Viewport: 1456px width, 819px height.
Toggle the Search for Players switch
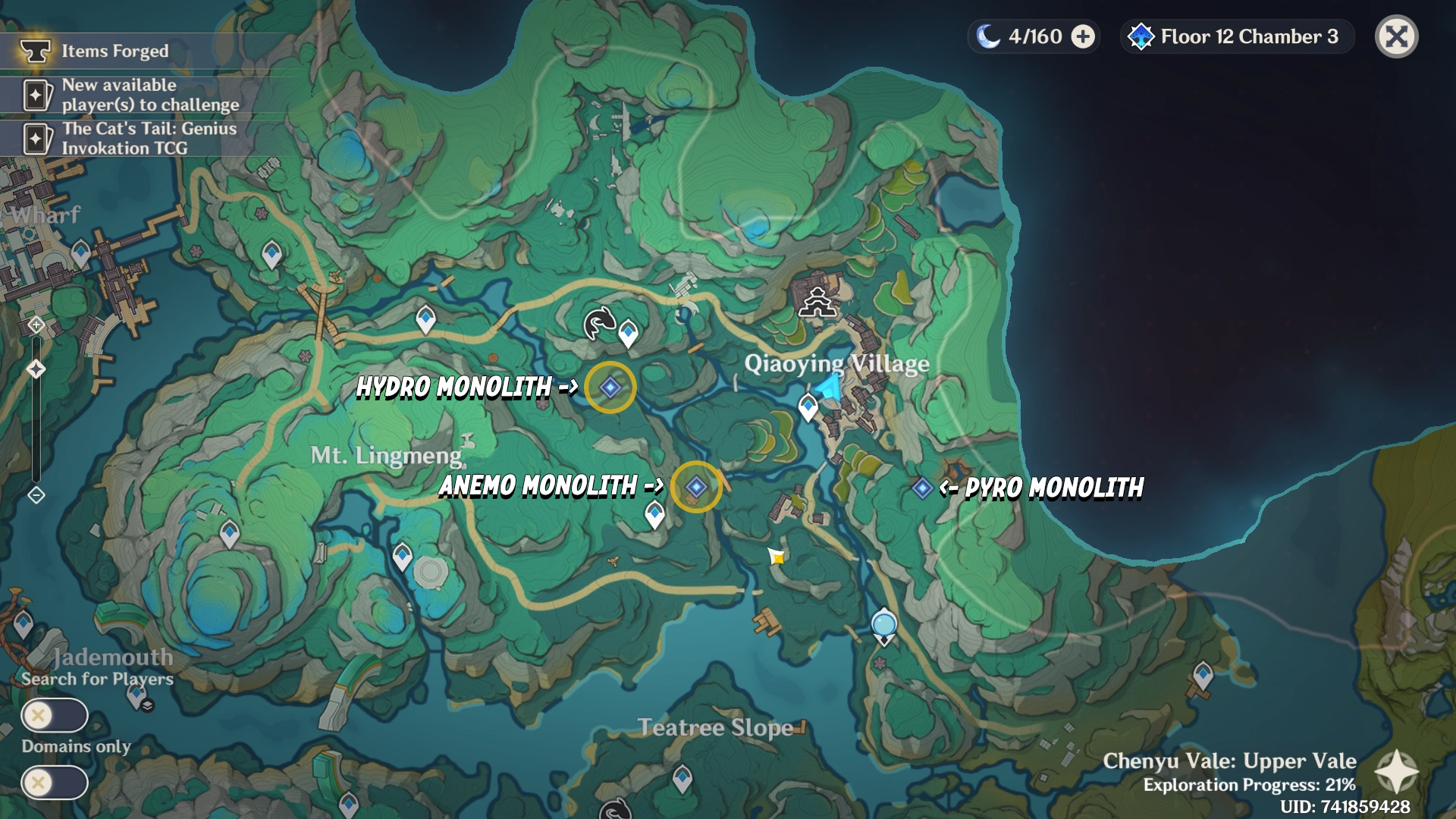(x=55, y=715)
